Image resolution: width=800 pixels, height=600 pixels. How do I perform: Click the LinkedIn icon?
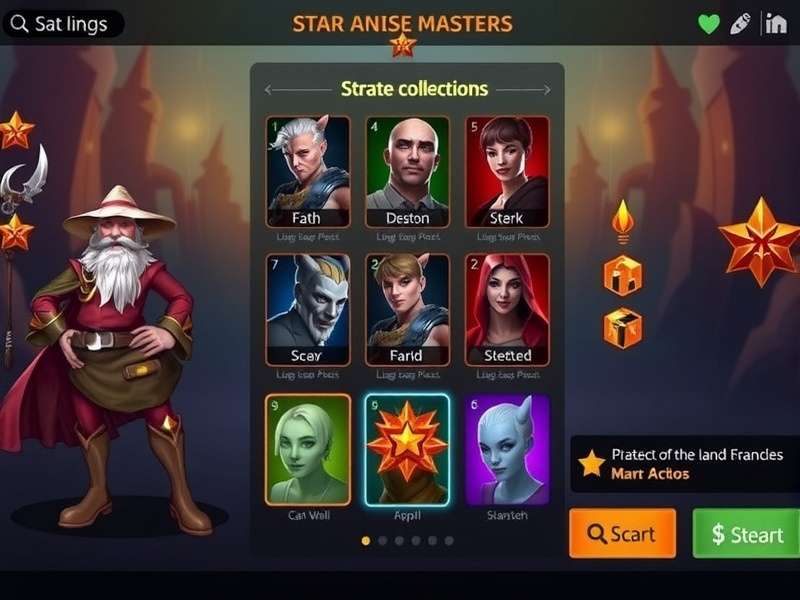click(x=775, y=24)
